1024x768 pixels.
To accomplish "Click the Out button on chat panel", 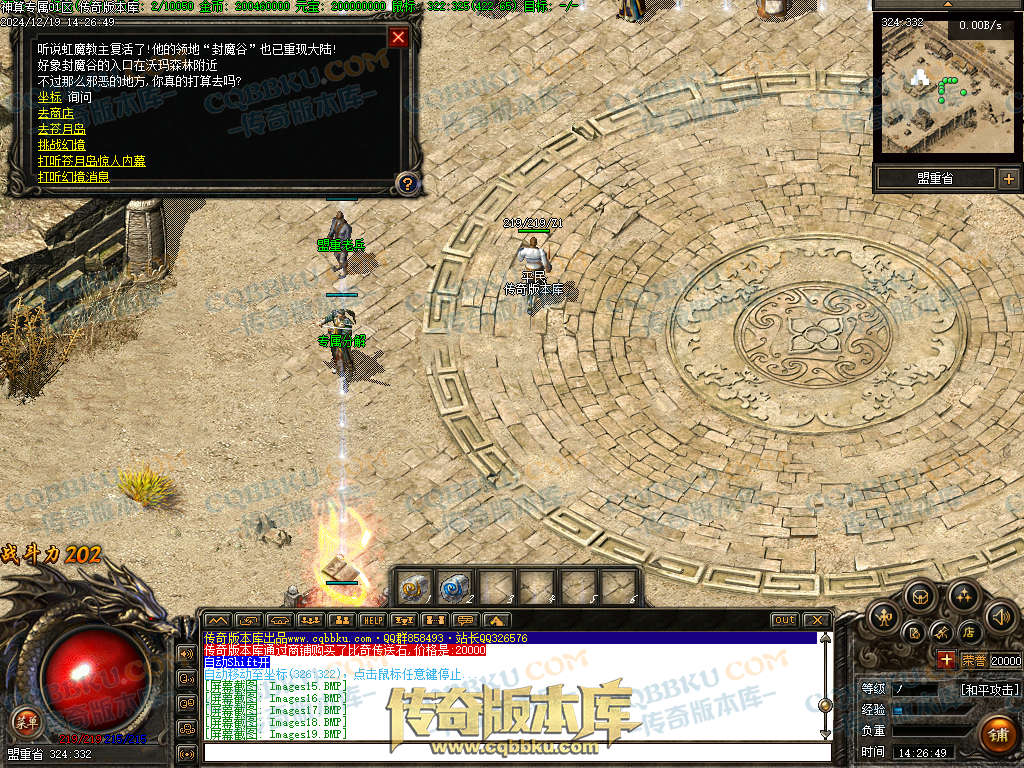I will pyautogui.click(x=785, y=620).
